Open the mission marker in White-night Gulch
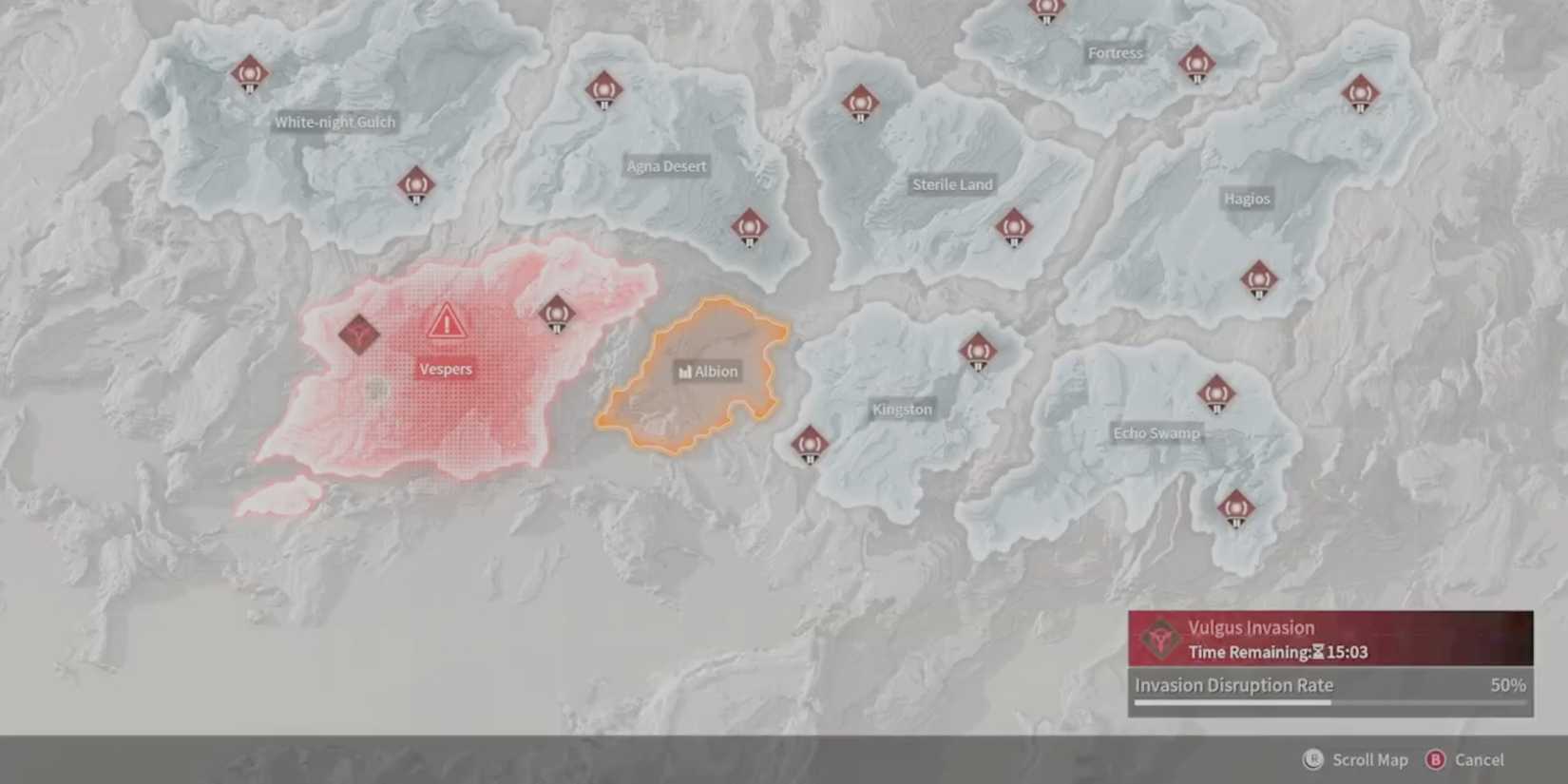 249,74
